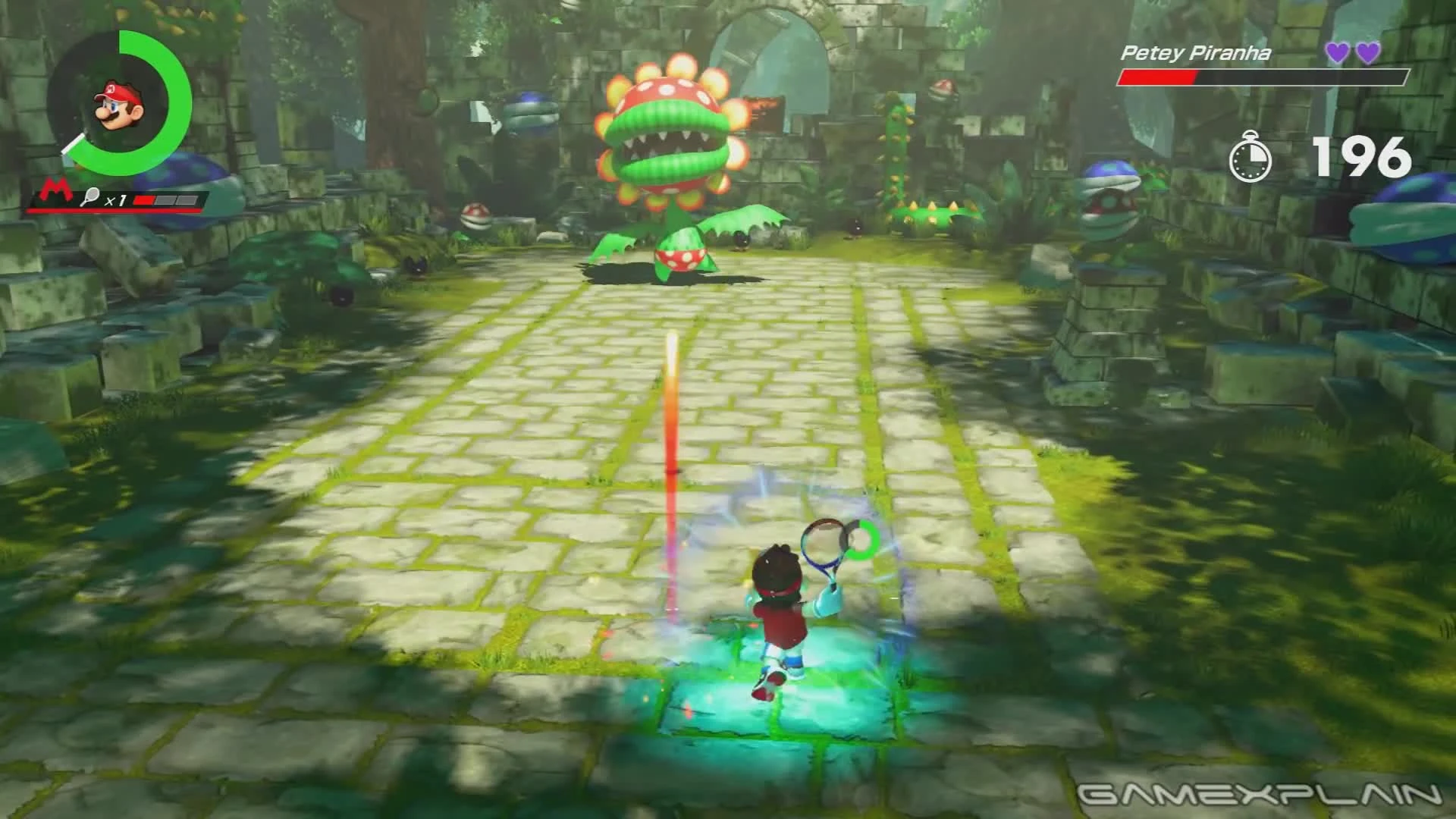Screen dimensions: 1456x819
Task: Toggle the first gray durability block
Action: [x=165, y=199]
